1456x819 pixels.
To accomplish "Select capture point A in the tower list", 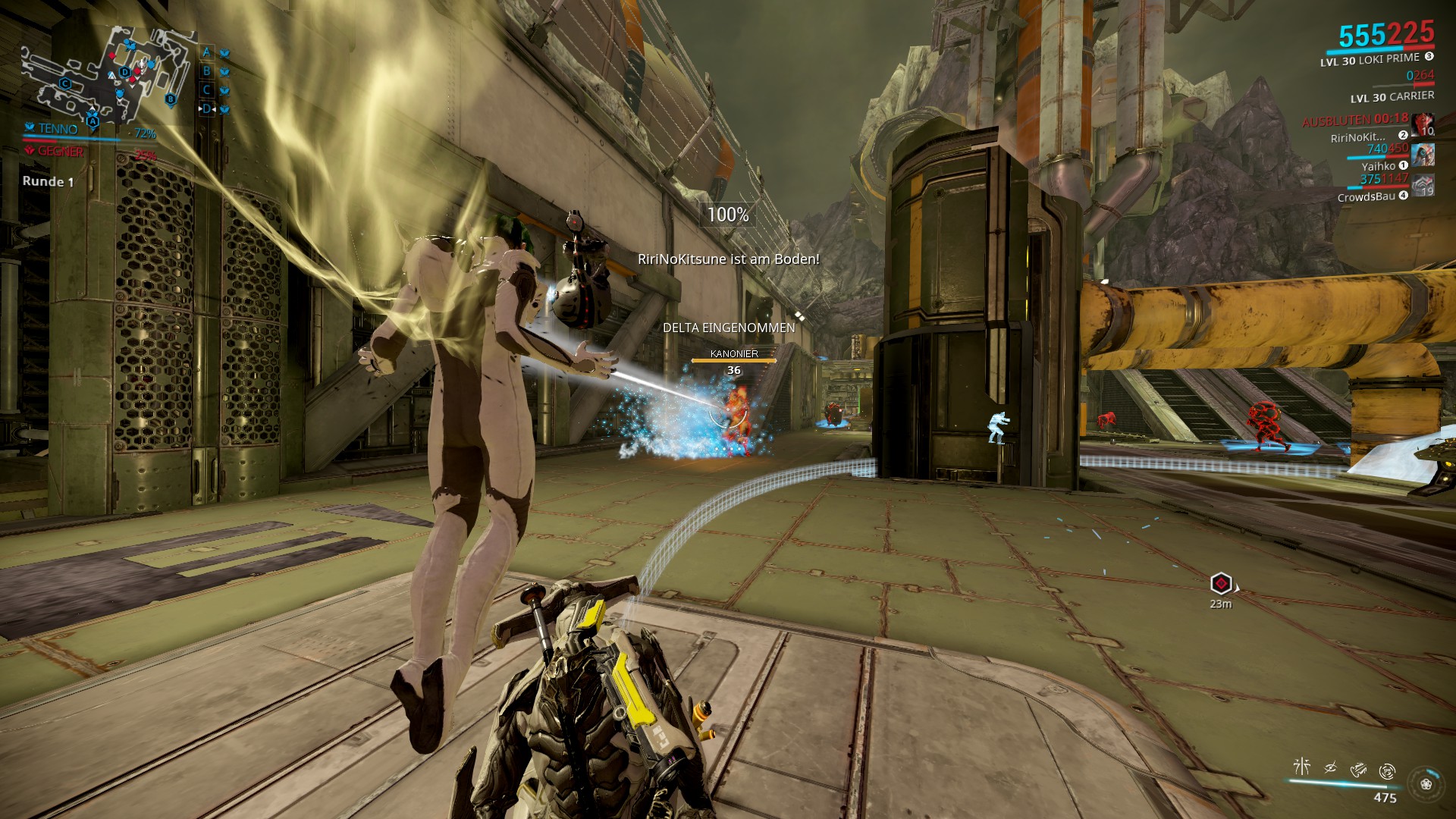I will point(206,52).
